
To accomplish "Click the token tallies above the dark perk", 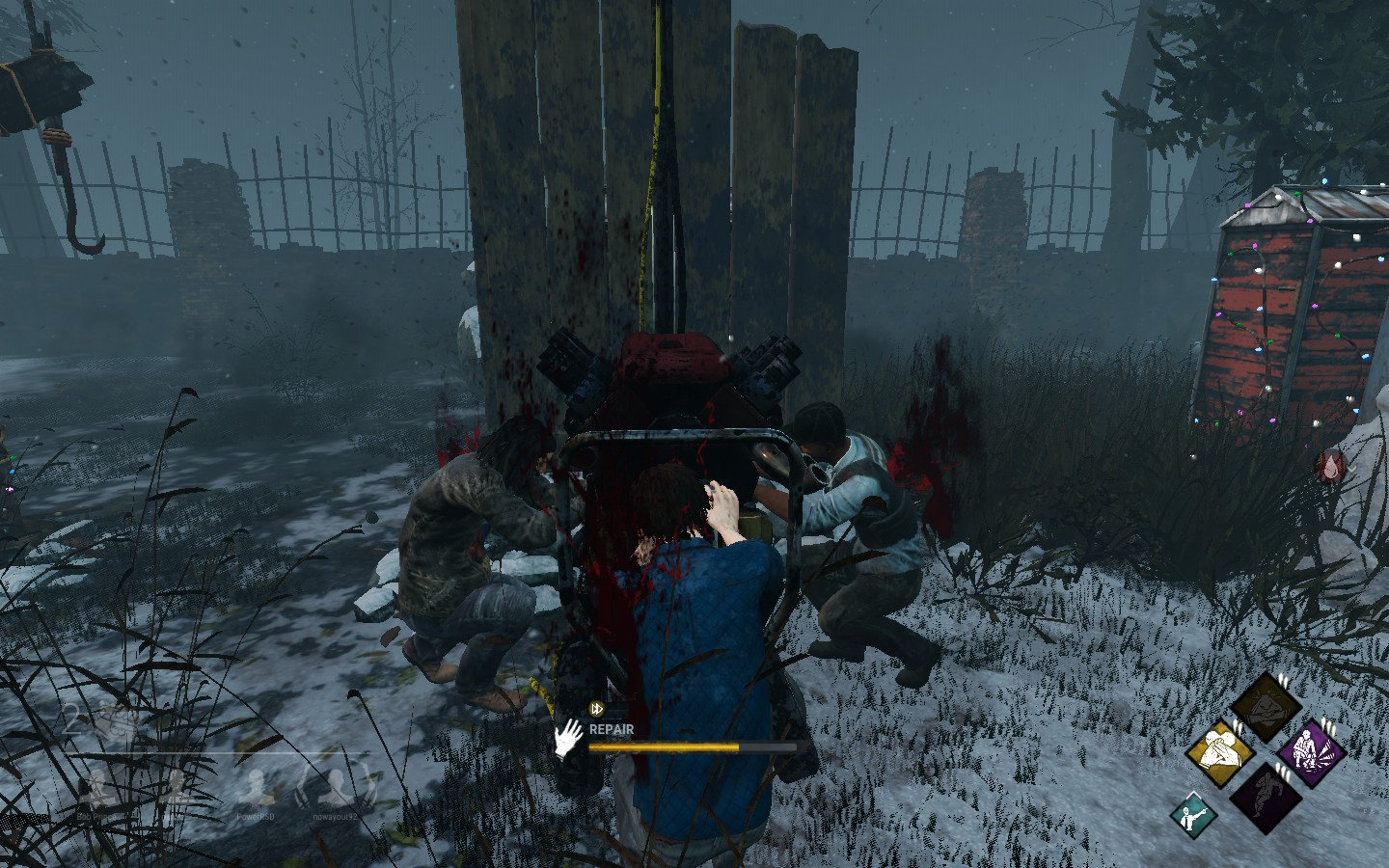I will click(1283, 772).
